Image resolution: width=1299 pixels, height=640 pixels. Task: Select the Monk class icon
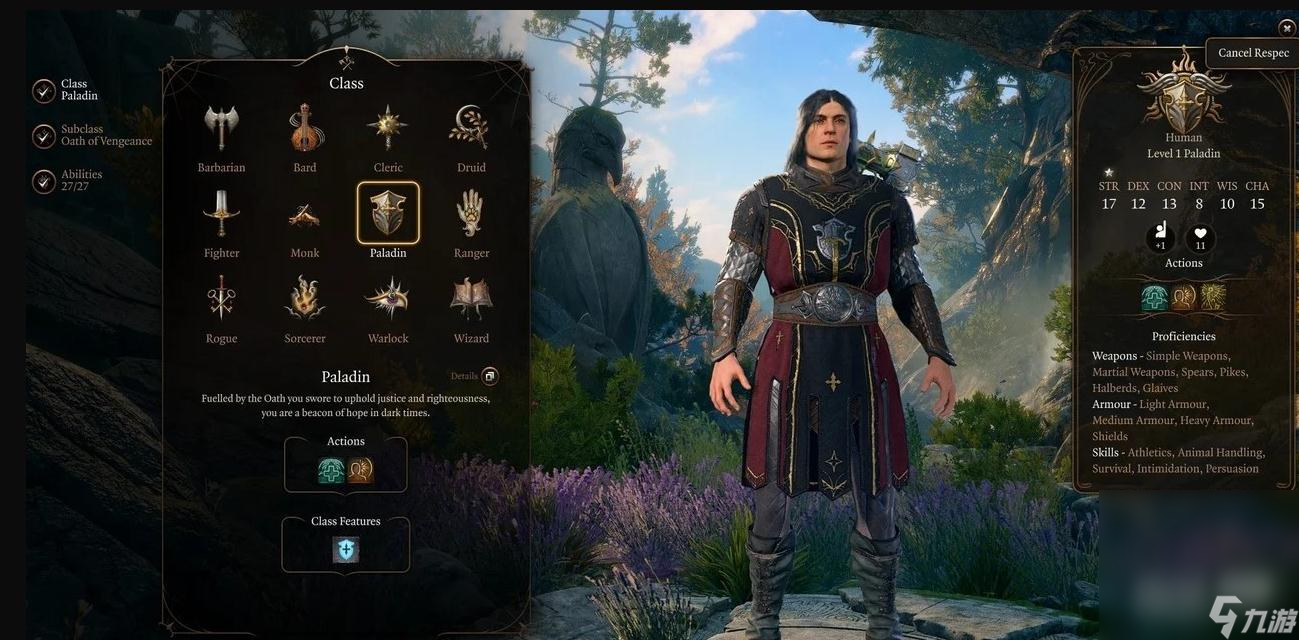pyautogui.click(x=305, y=213)
